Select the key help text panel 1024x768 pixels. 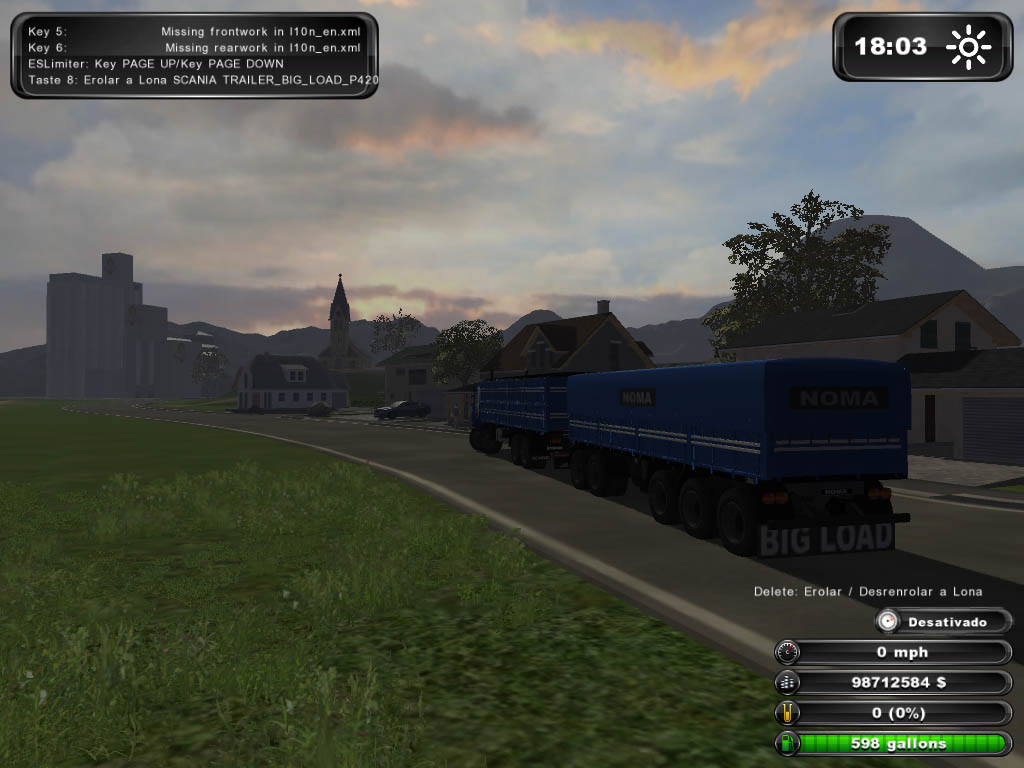tap(194, 55)
